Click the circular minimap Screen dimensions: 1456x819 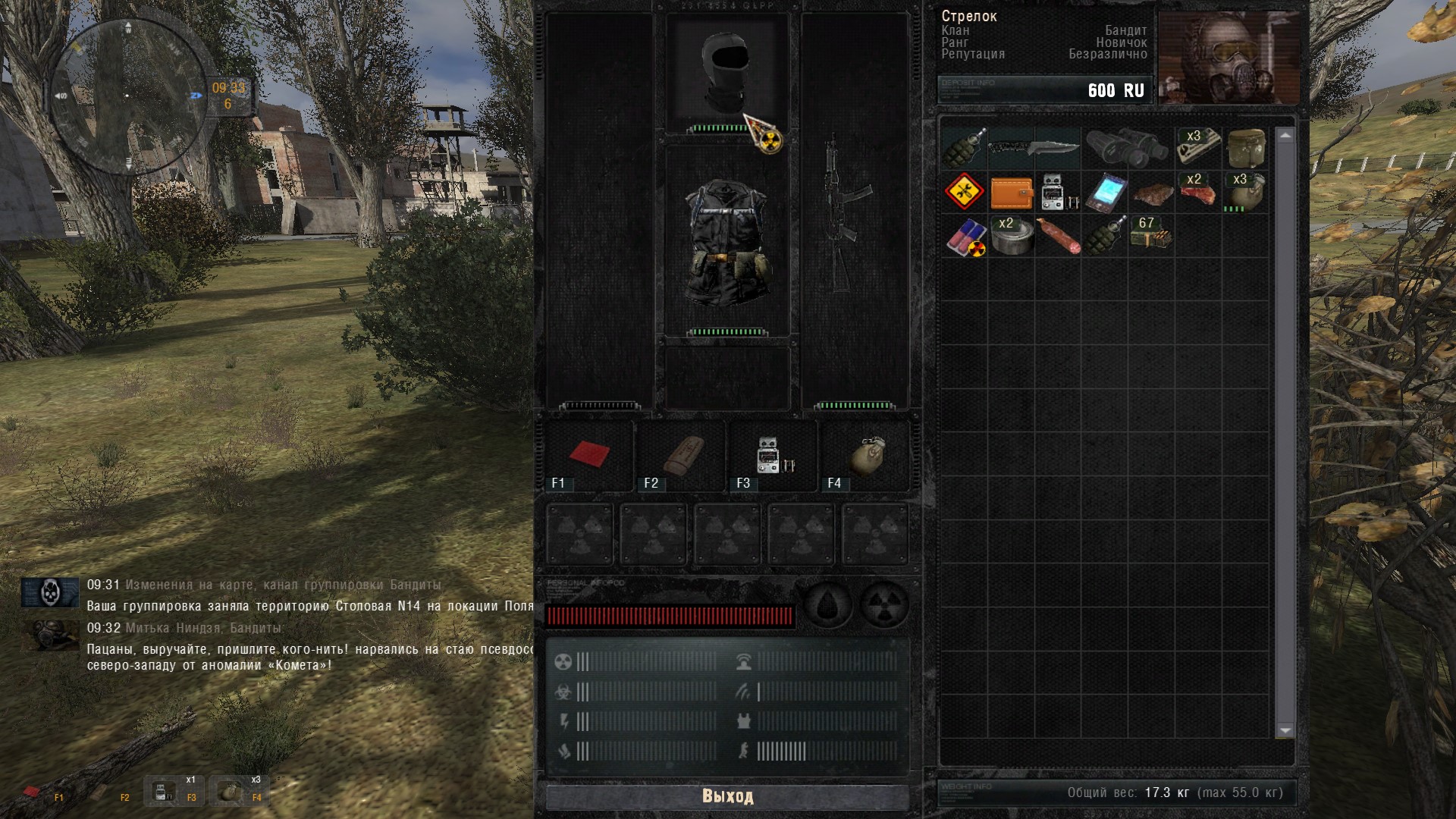point(127,95)
